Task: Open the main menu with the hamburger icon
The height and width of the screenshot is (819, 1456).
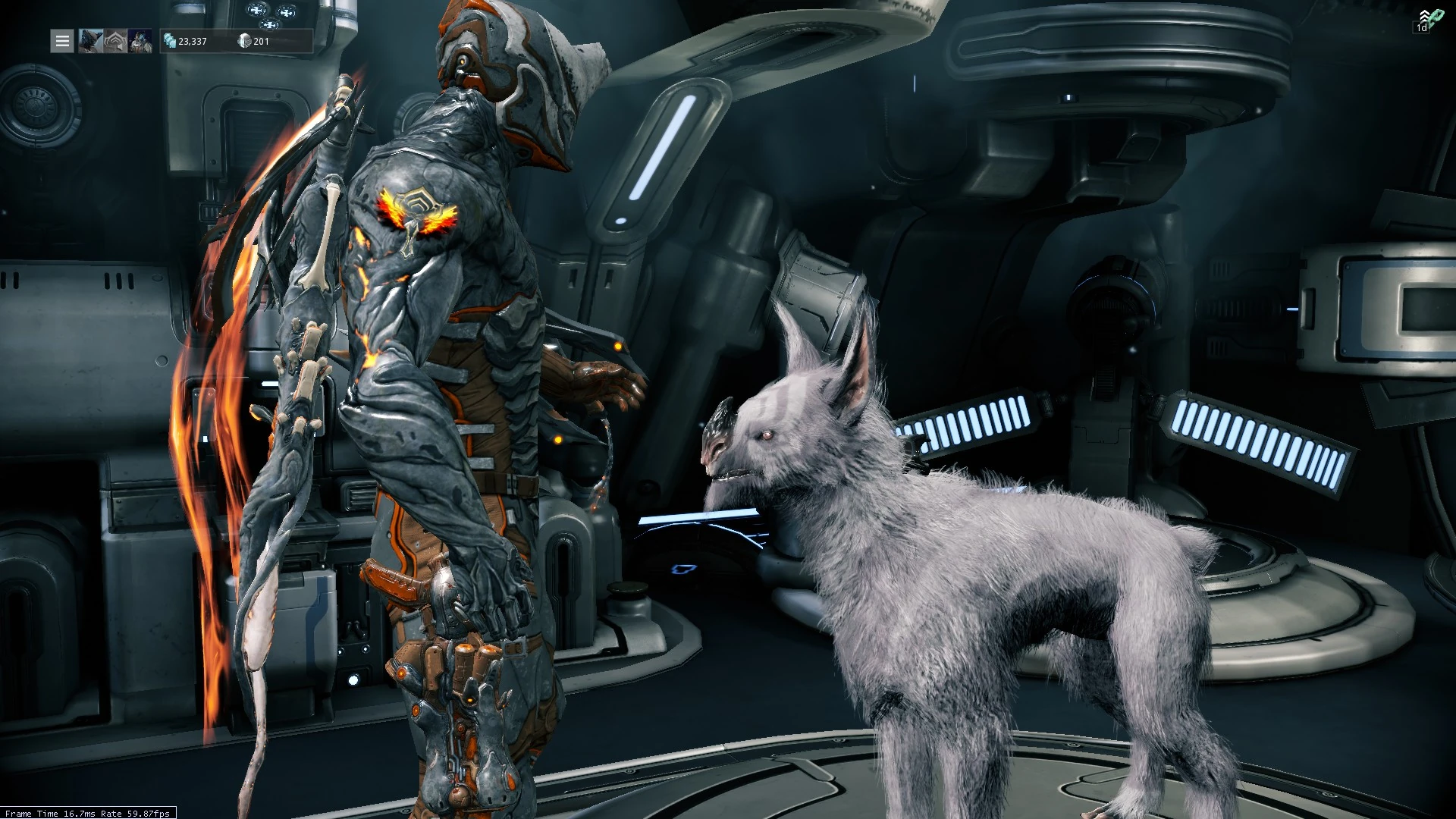Action: [x=62, y=41]
